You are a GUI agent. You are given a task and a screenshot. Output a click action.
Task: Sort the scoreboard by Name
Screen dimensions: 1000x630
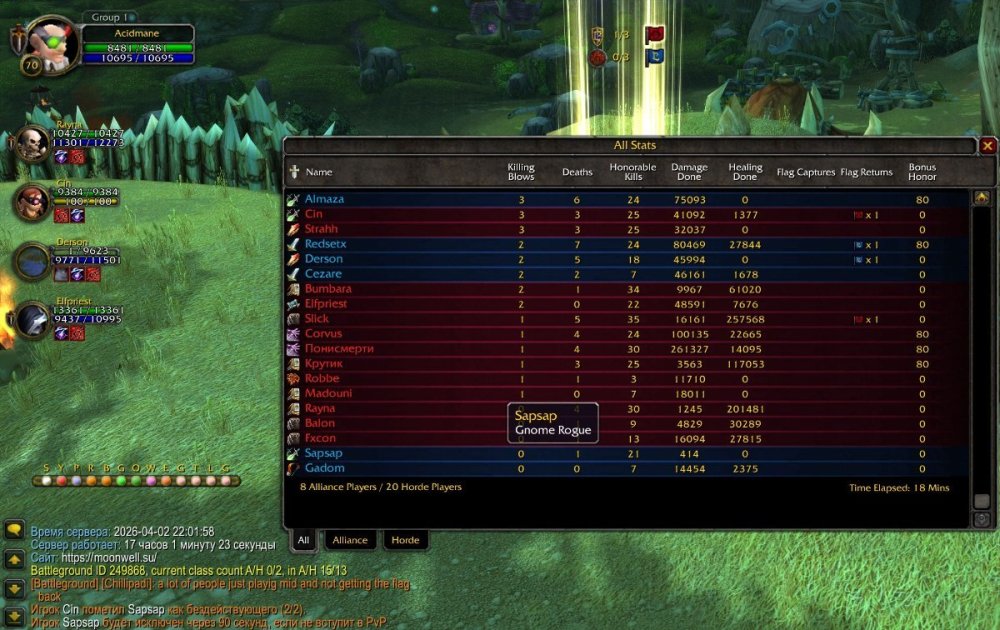[x=319, y=172]
